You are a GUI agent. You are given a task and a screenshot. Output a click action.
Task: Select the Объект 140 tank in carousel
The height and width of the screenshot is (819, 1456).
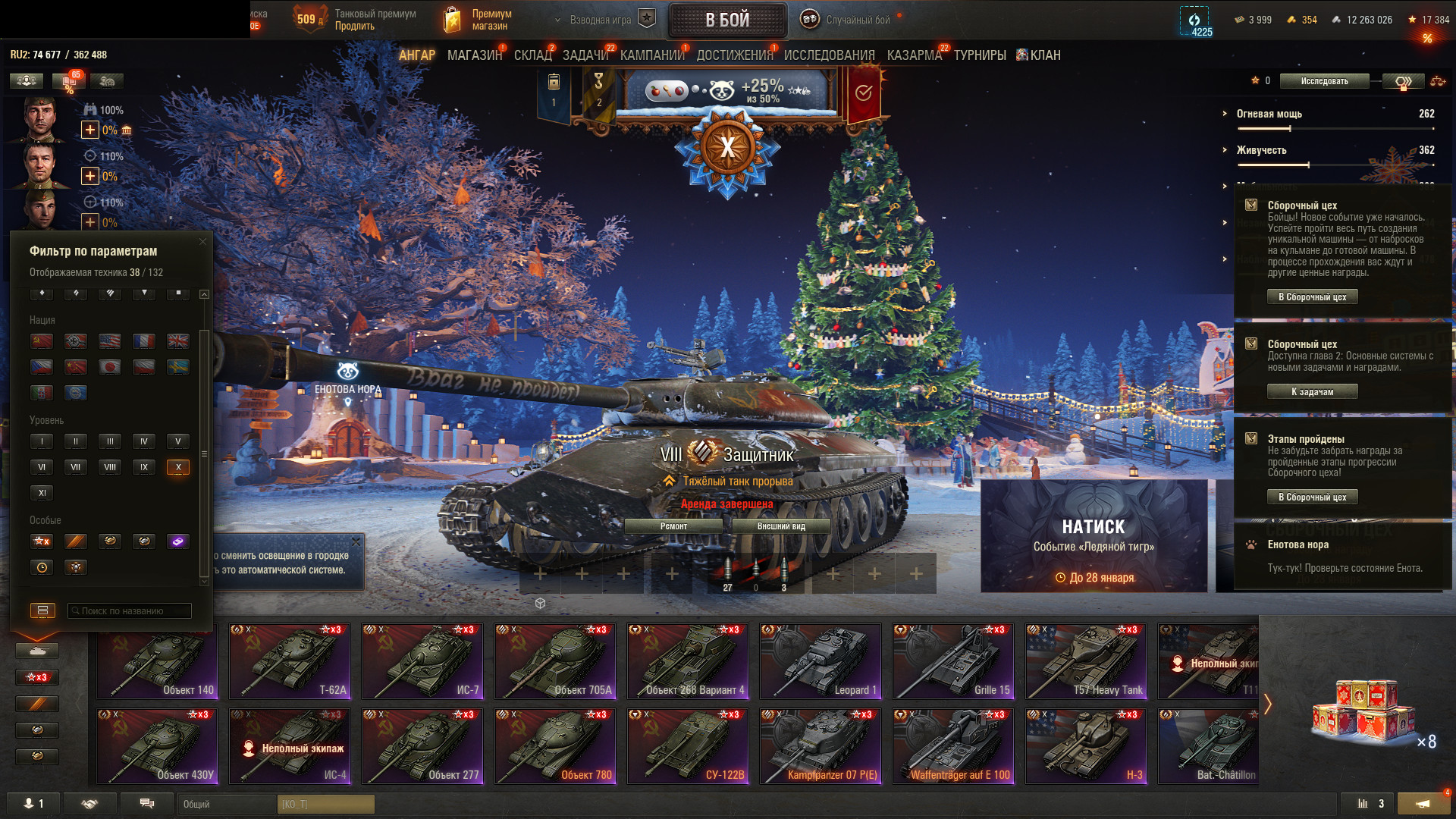pos(157,661)
